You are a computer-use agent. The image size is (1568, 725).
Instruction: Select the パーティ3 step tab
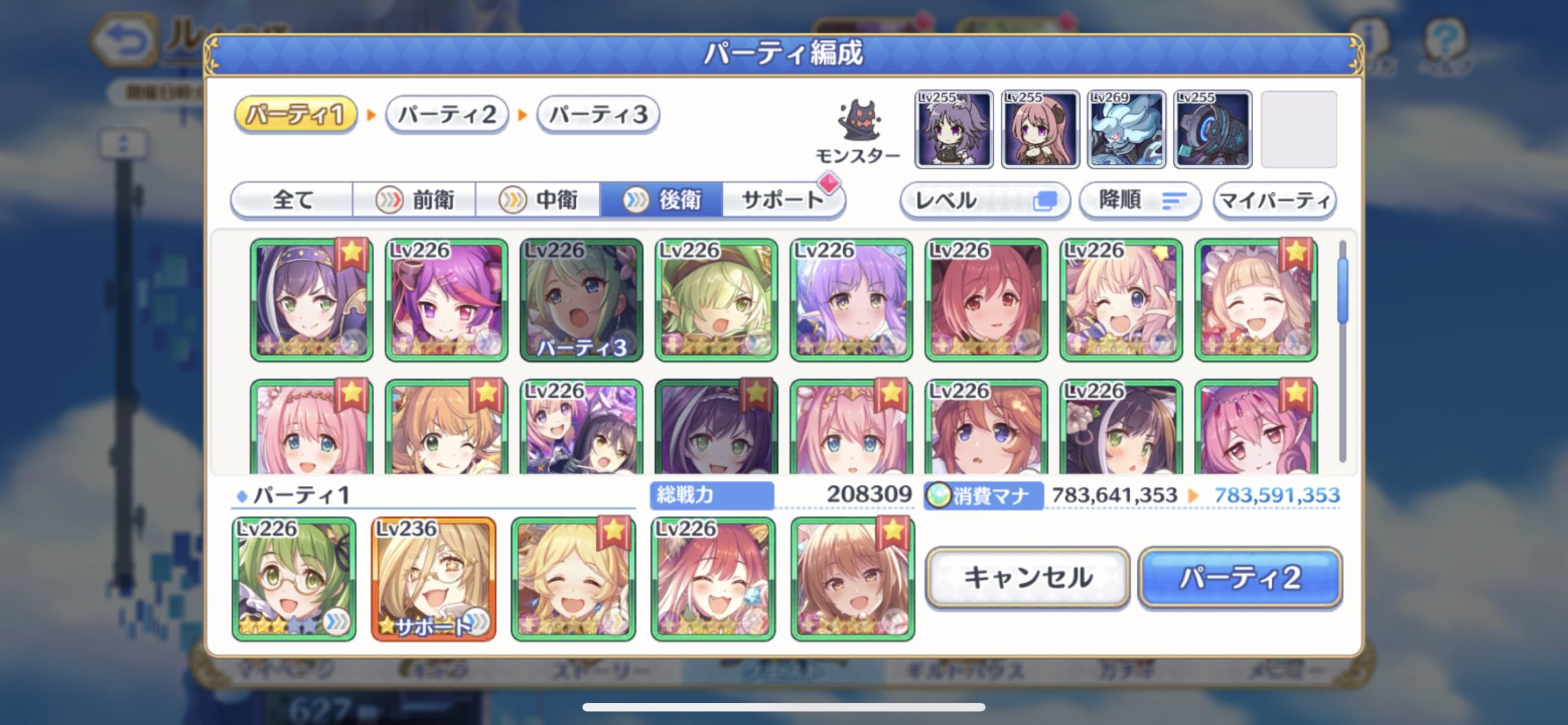point(598,115)
